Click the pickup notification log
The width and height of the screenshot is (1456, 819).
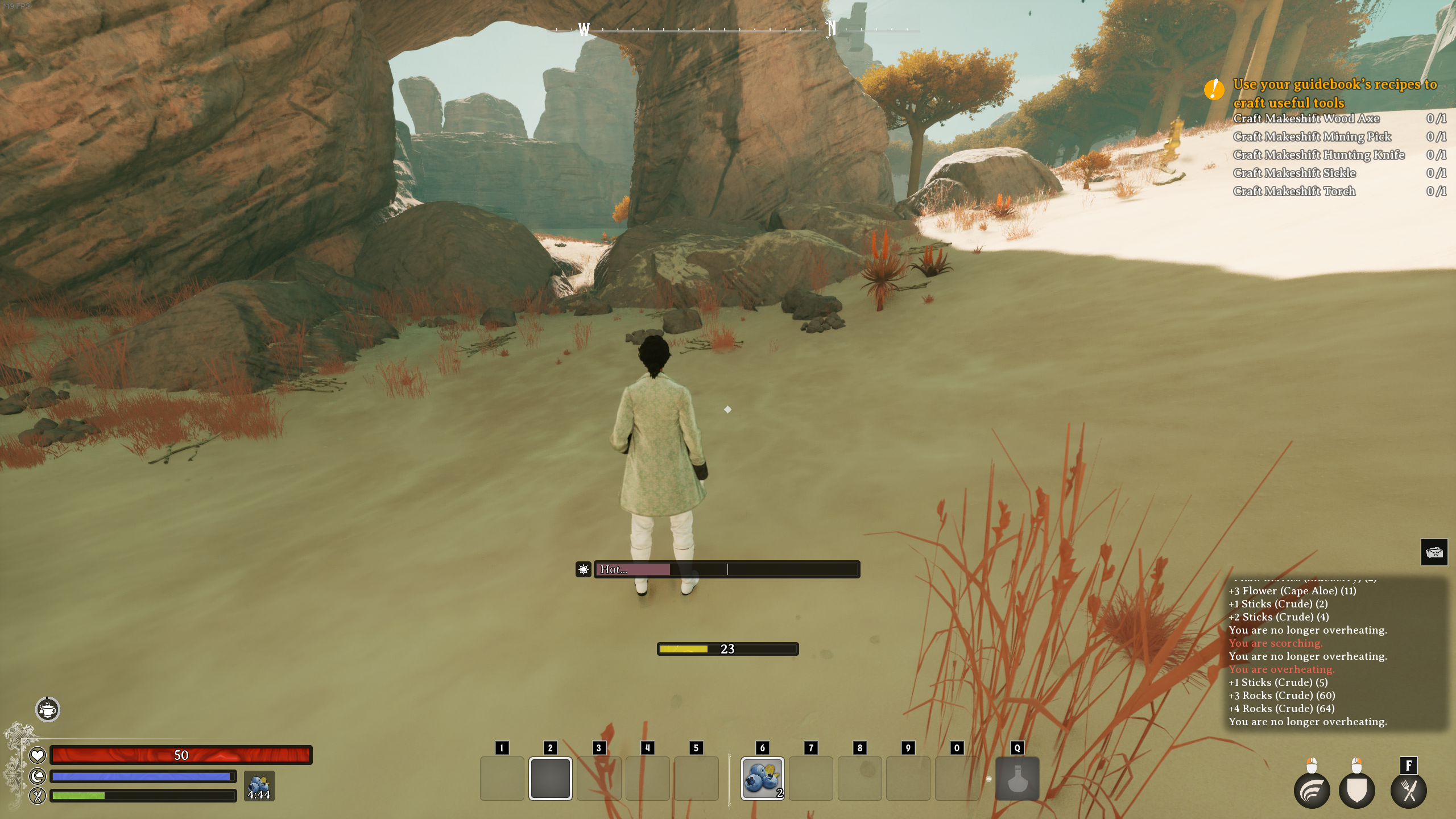click(x=1335, y=654)
